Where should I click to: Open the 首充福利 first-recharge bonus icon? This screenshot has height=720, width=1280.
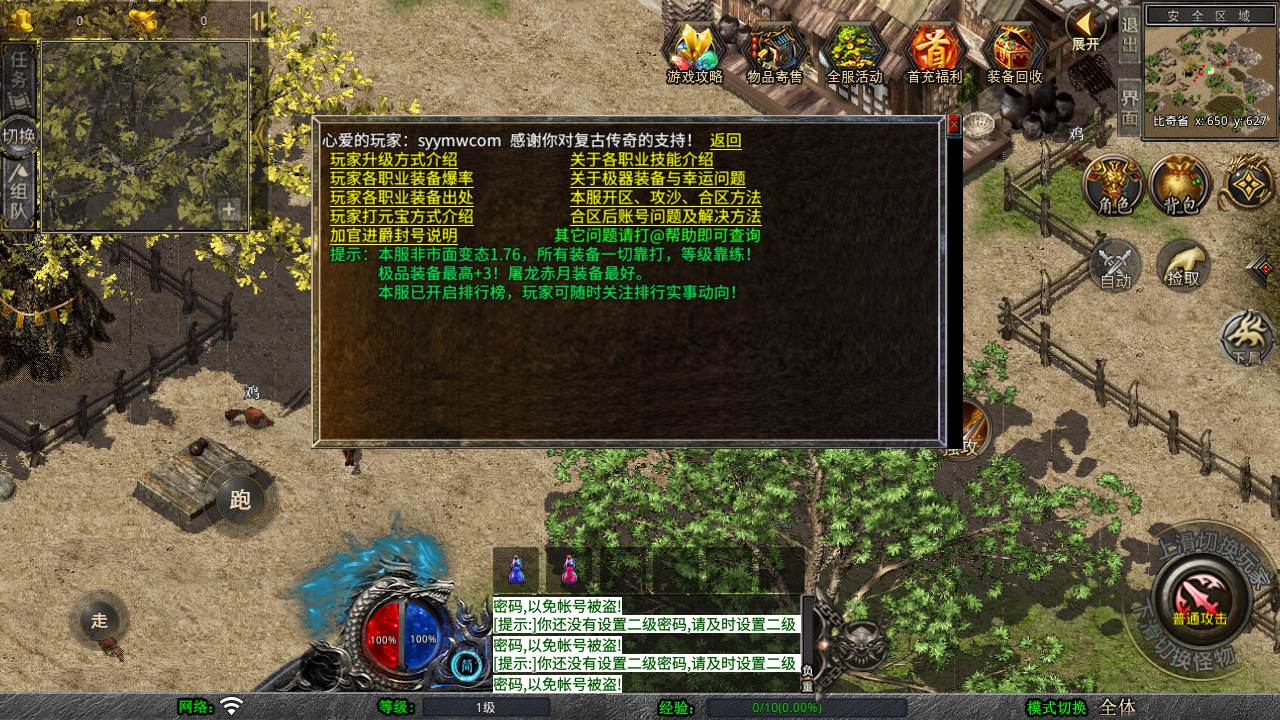pos(935,52)
